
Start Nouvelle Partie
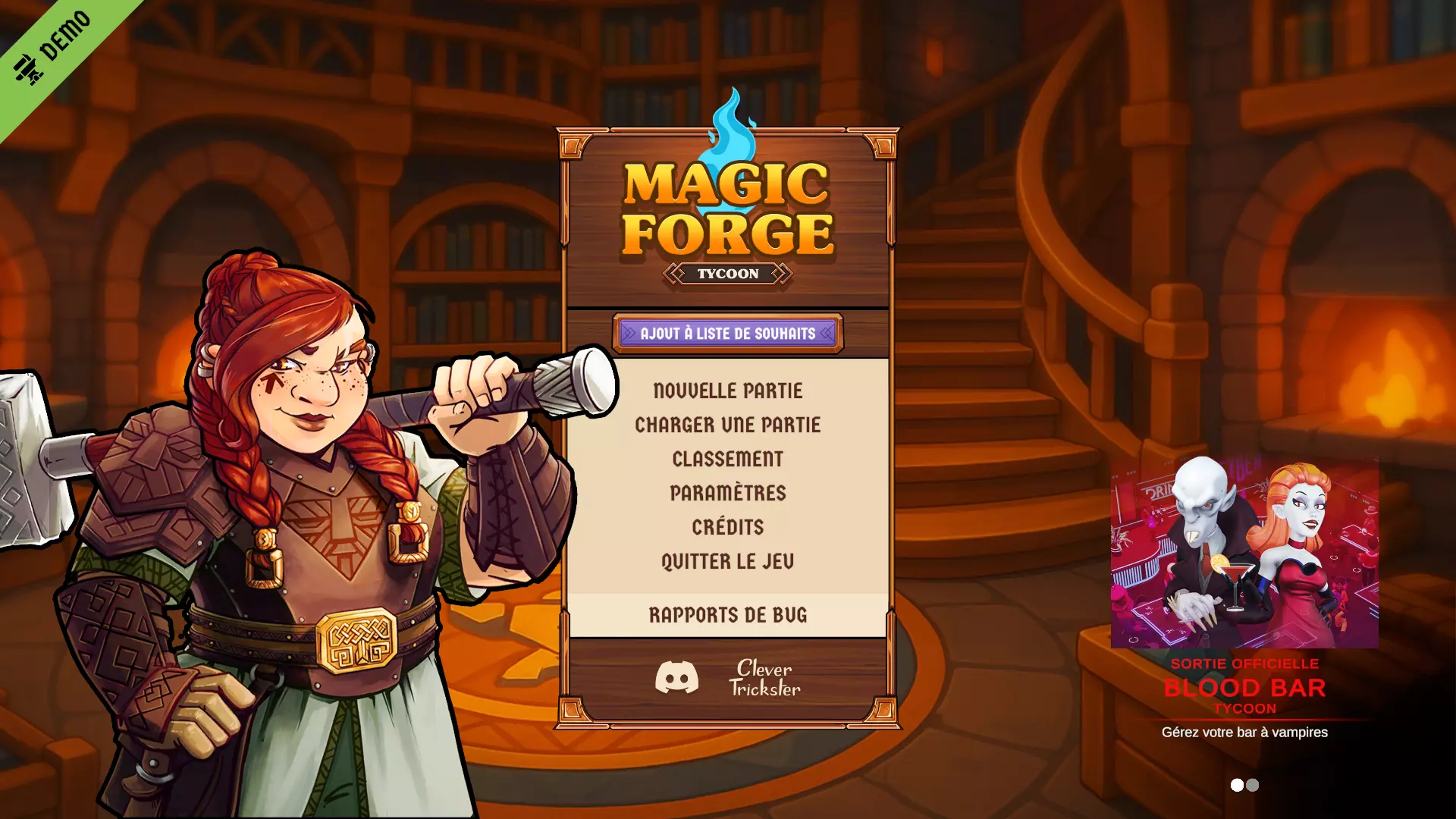727,391
